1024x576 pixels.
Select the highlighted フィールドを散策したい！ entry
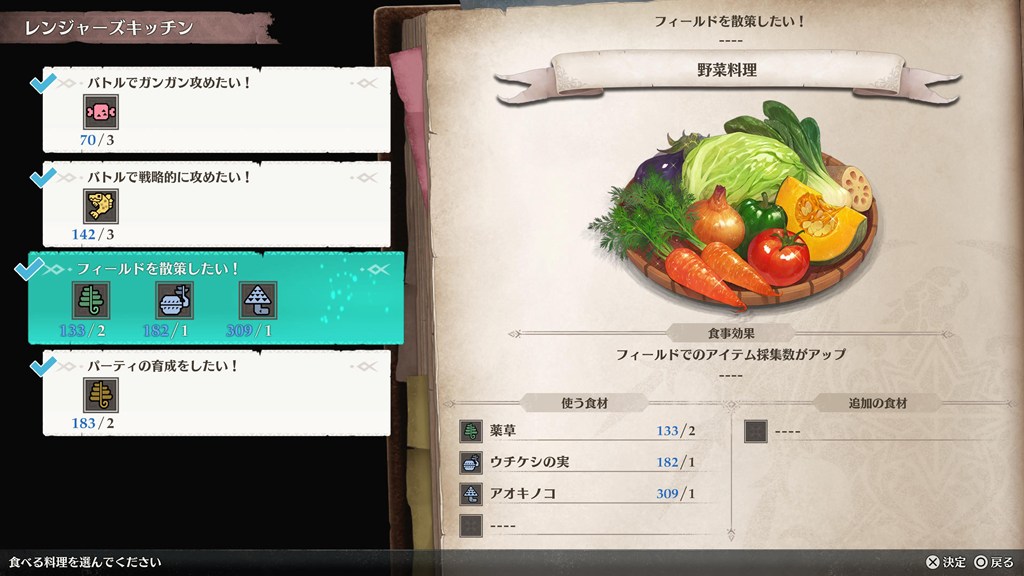(x=216, y=298)
